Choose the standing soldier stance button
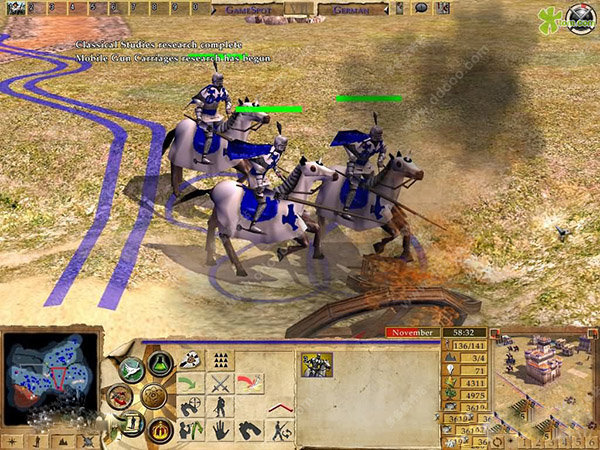The height and width of the screenshot is (450, 600). pyautogui.click(x=220, y=407)
